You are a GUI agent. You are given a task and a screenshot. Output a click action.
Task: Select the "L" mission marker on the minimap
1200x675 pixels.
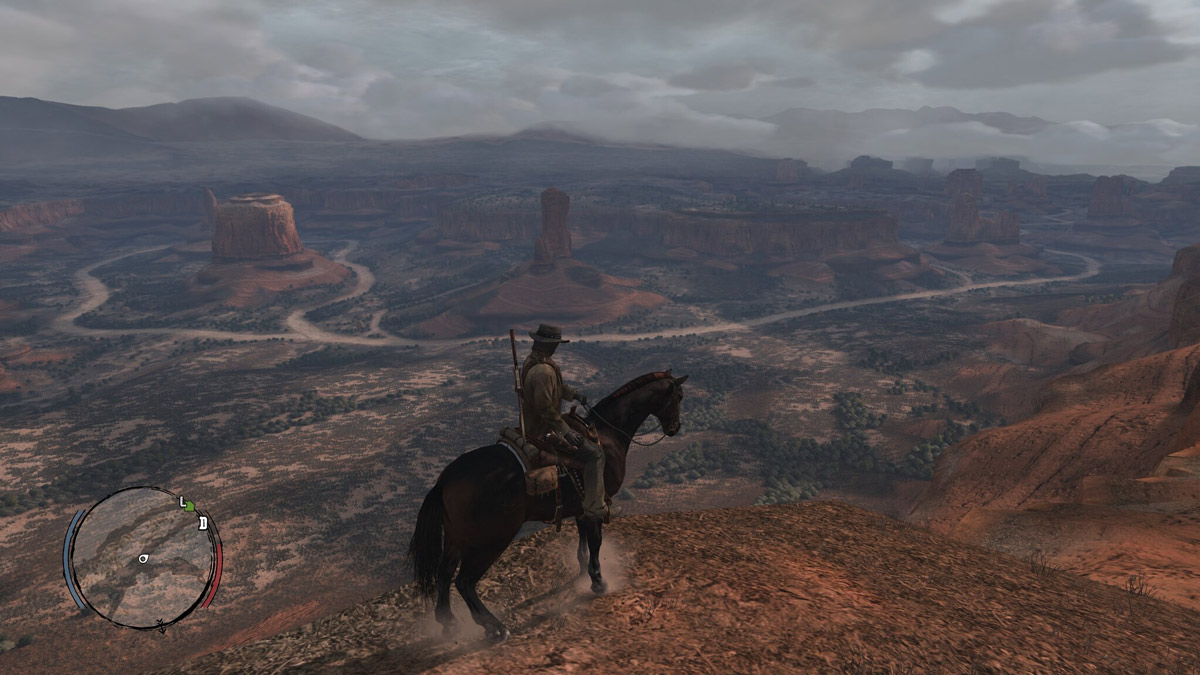182,500
